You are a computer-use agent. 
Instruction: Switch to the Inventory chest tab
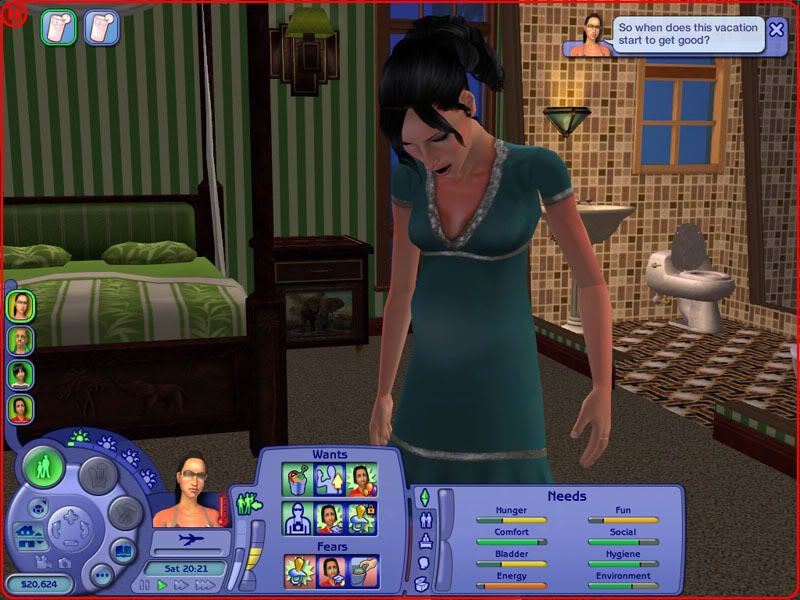[423, 583]
